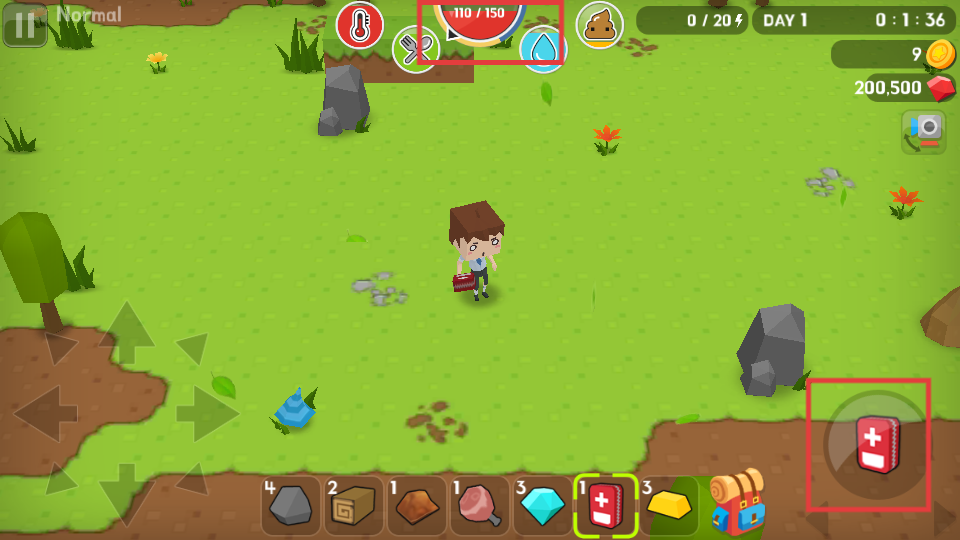Pause the game with the pause button

[x=25, y=25]
